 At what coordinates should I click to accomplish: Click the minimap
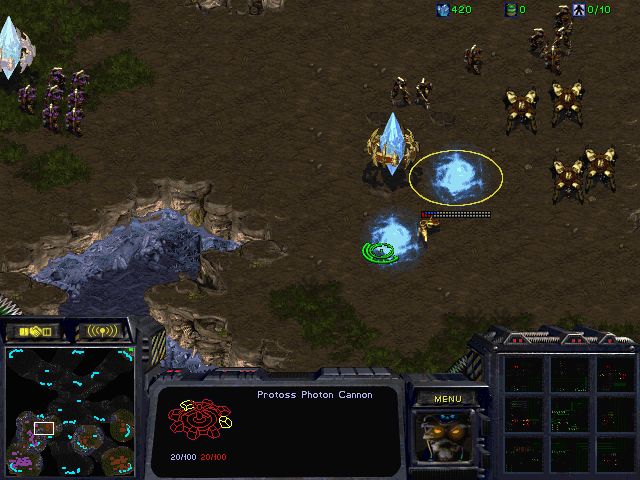click(70, 410)
